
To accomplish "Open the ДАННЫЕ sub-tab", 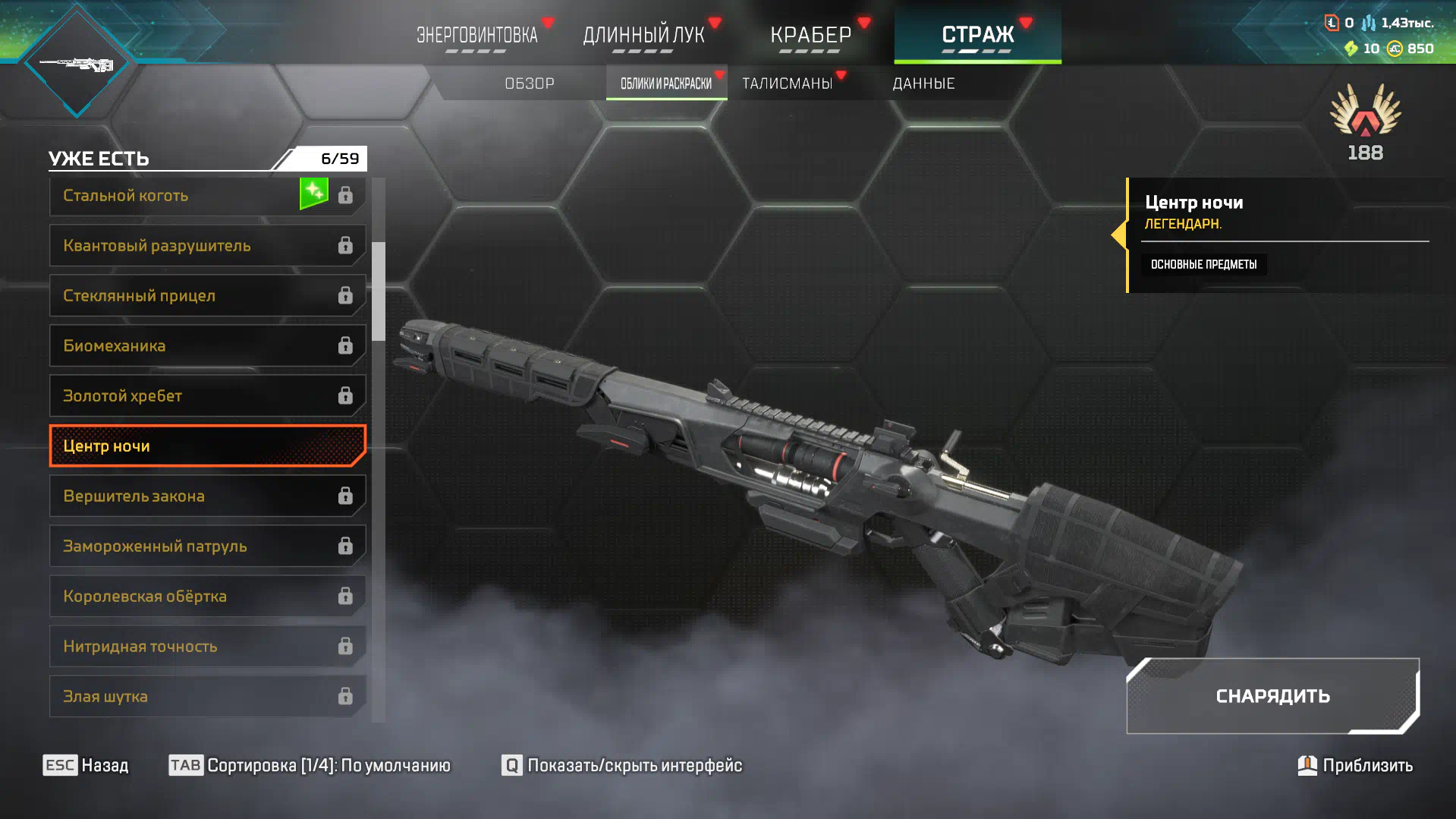I will (923, 83).
